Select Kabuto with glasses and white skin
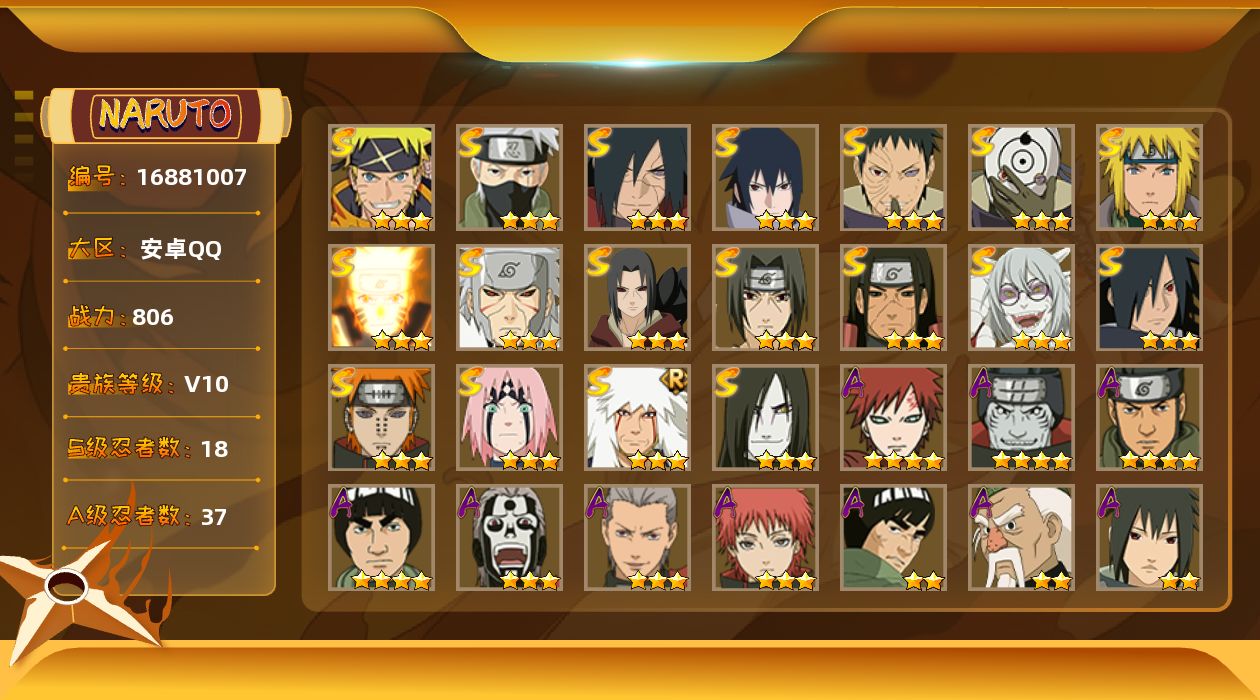The width and height of the screenshot is (1260, 700). (x=1021, y=298)
